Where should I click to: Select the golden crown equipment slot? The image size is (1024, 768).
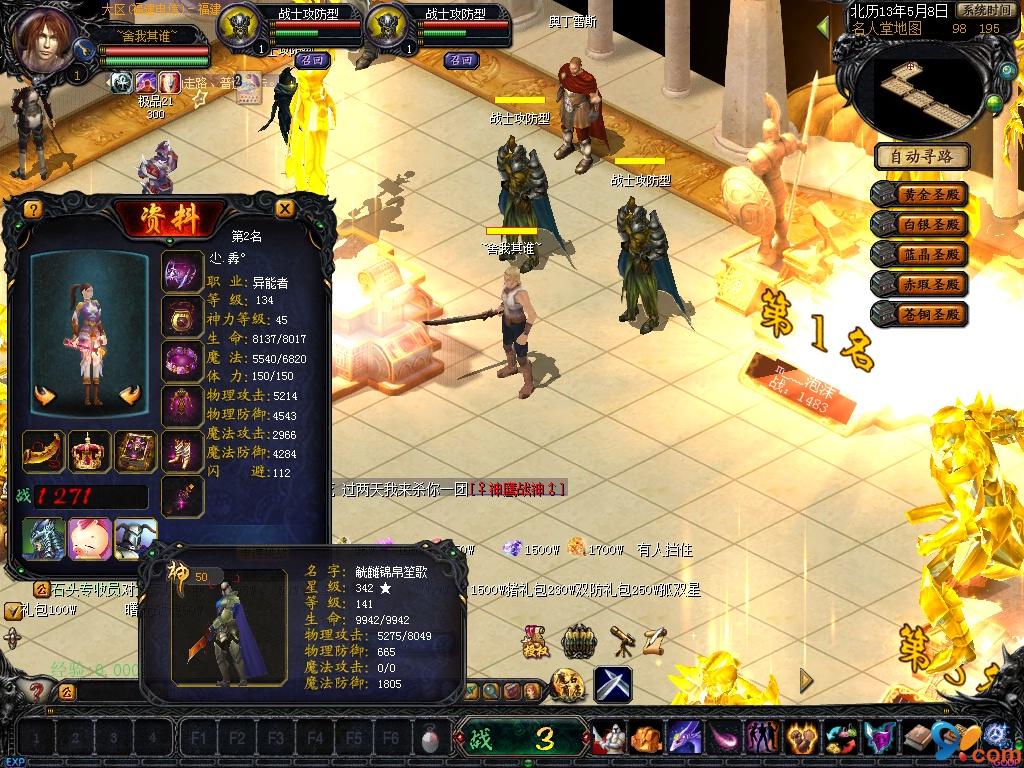(x=89, y=452)
